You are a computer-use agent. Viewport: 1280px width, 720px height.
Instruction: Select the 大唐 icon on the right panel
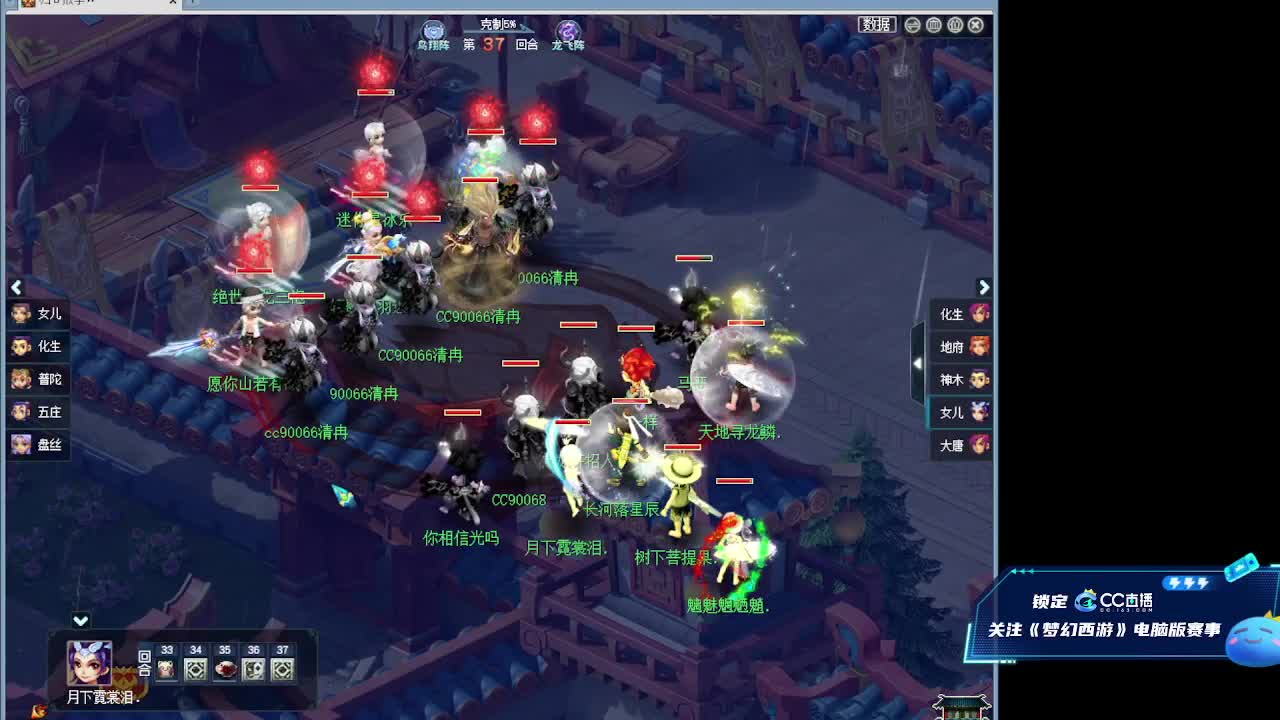coord(958,446)
